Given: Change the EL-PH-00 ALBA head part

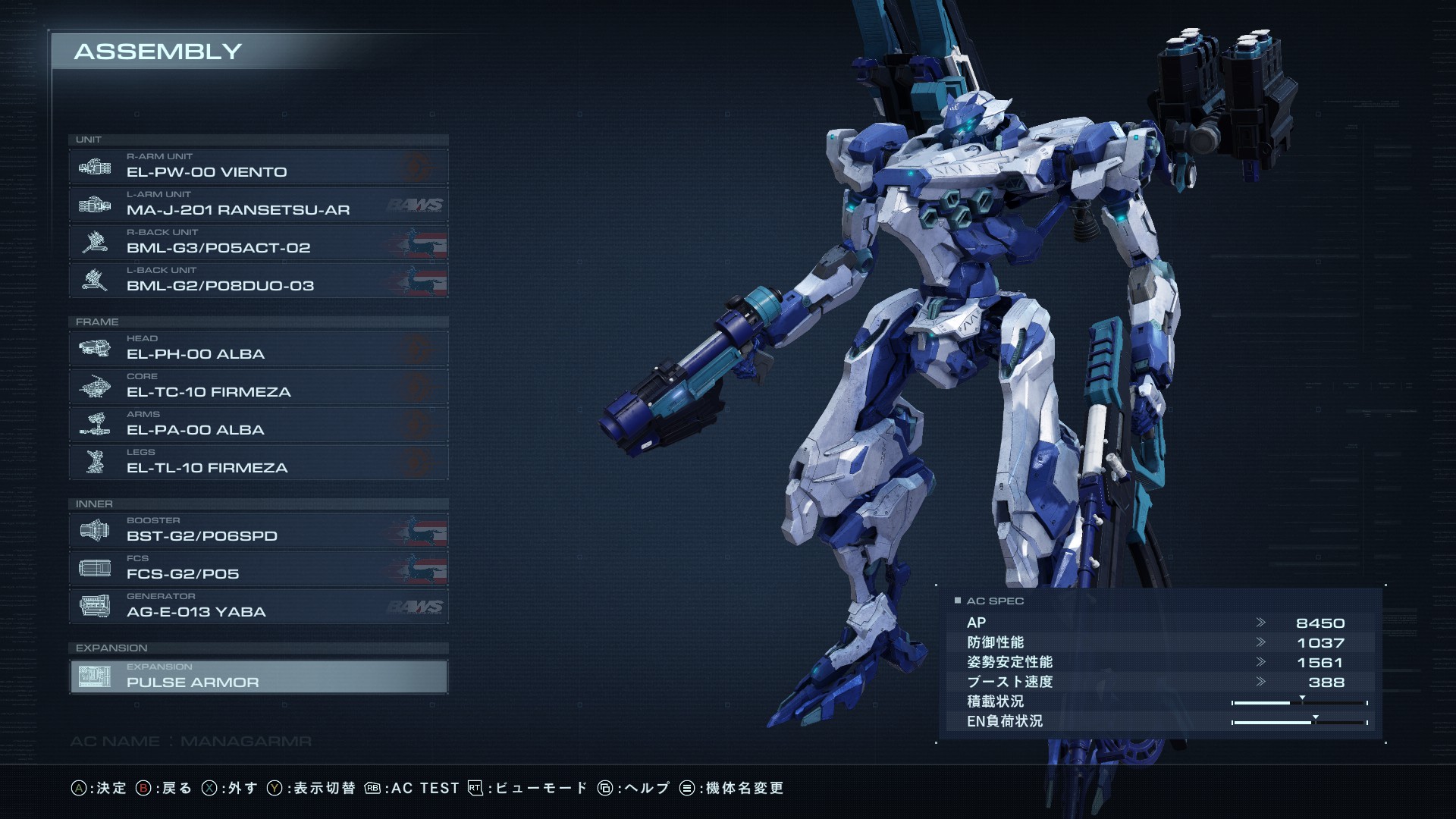Looking at the screenshot, I should click(258, 348).
